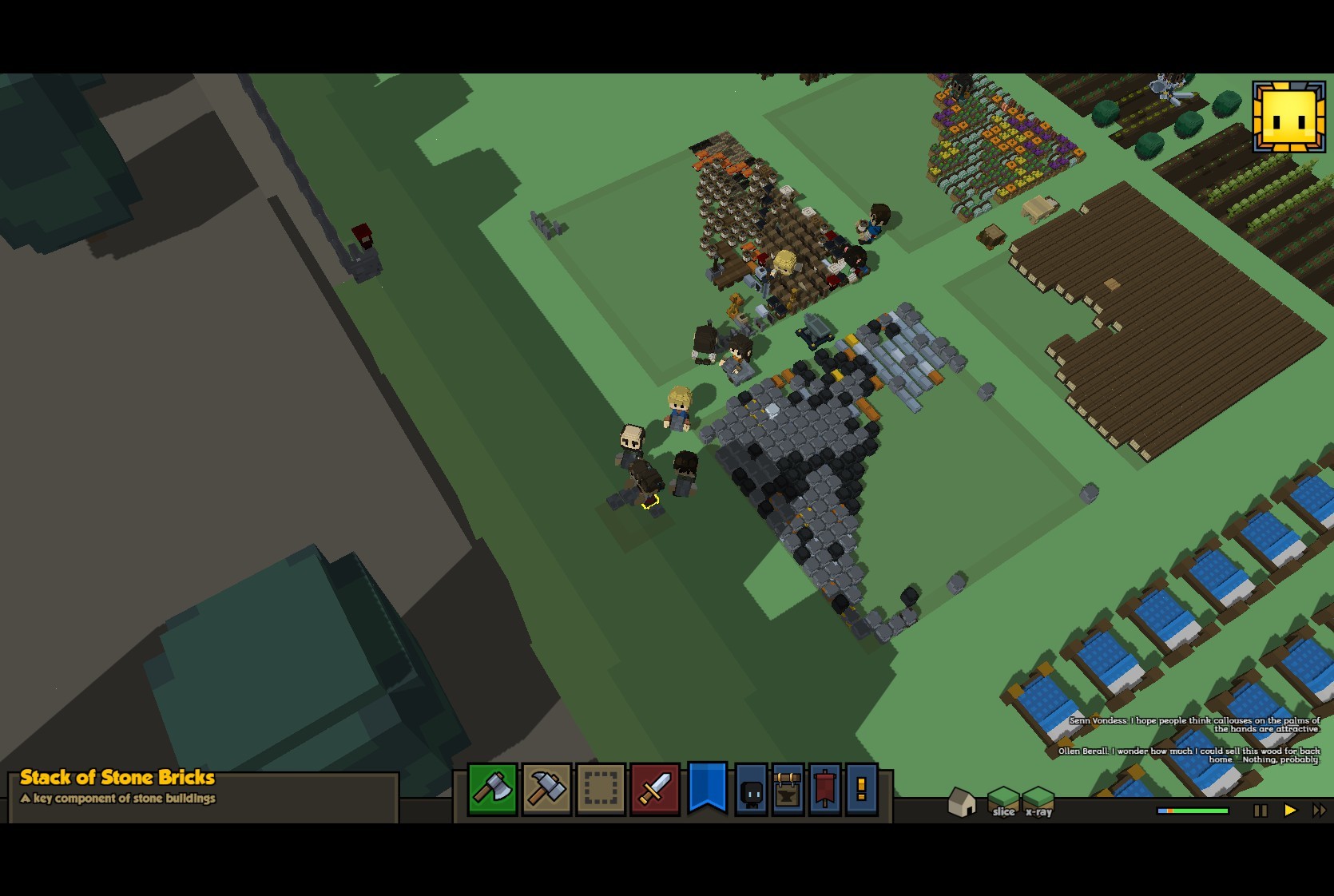The image size is (1334, 896).
Task: Click the small house building view icon
Action: (962, 802)
